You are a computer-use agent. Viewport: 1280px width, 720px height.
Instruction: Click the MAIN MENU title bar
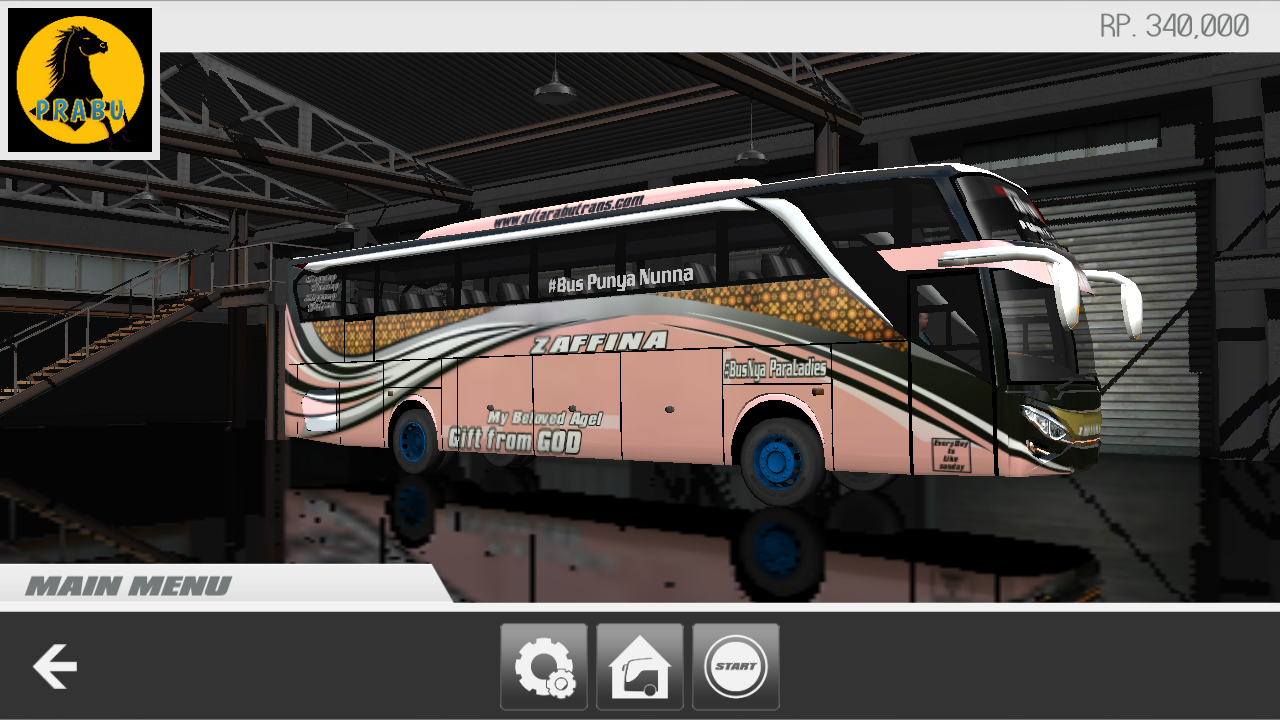tap(128, 586)
